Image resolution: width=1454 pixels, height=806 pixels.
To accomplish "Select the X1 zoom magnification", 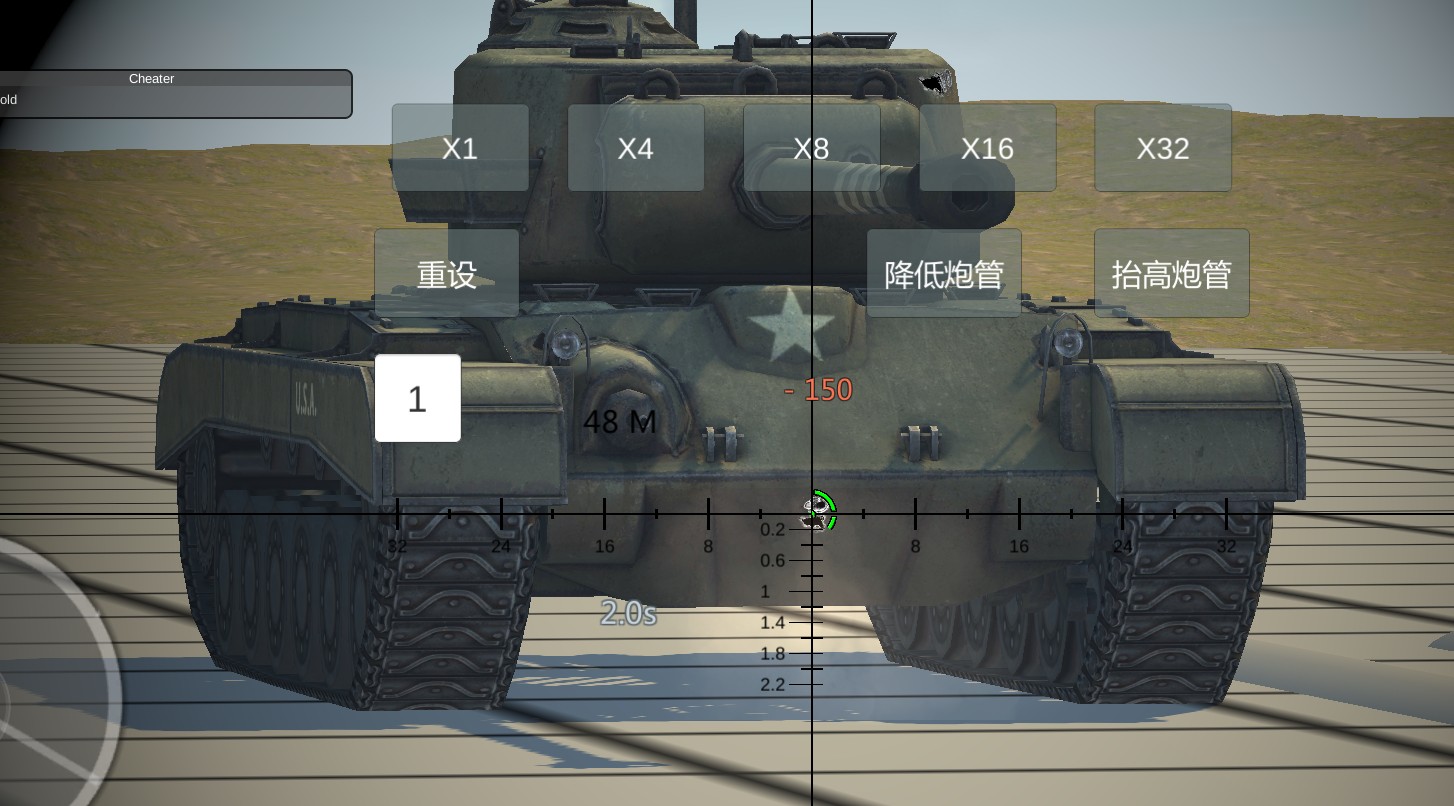I will coord(459,147).
